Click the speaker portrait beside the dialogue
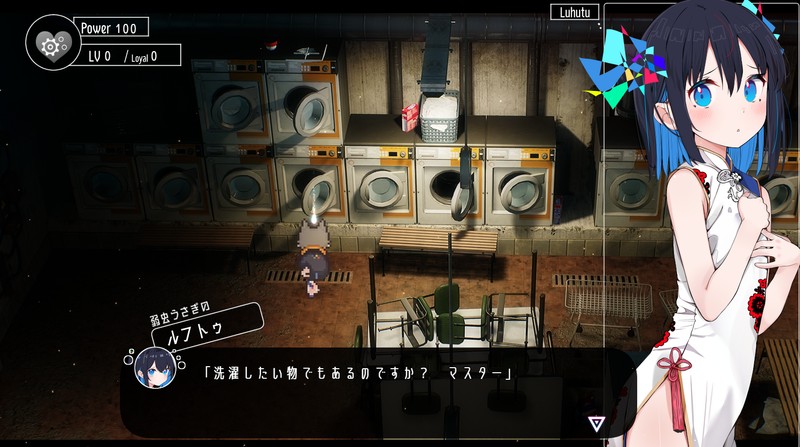The width and height of the screenshot is (800, 447). pos(155,368)
